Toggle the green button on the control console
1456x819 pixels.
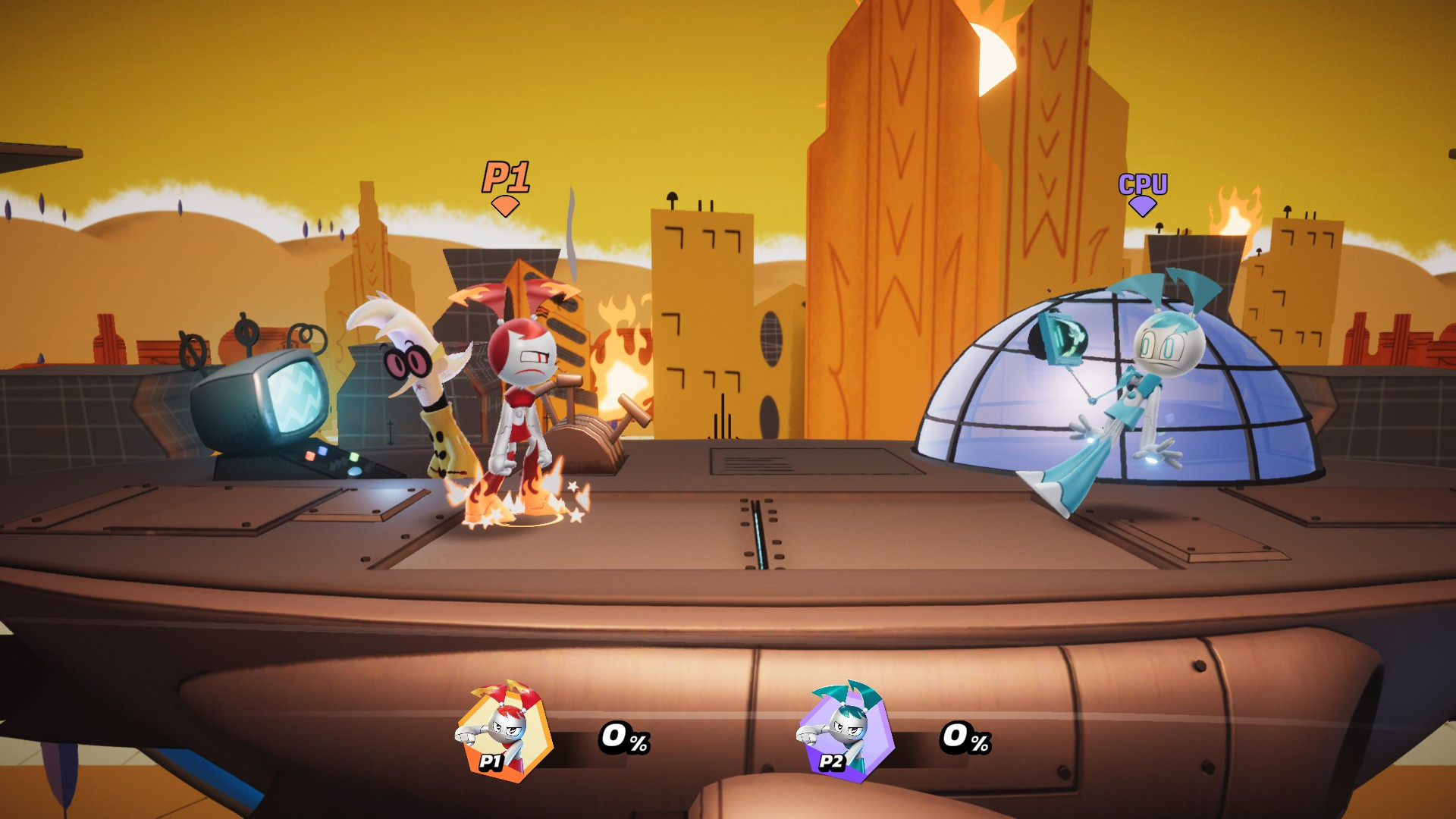(354, 457)
